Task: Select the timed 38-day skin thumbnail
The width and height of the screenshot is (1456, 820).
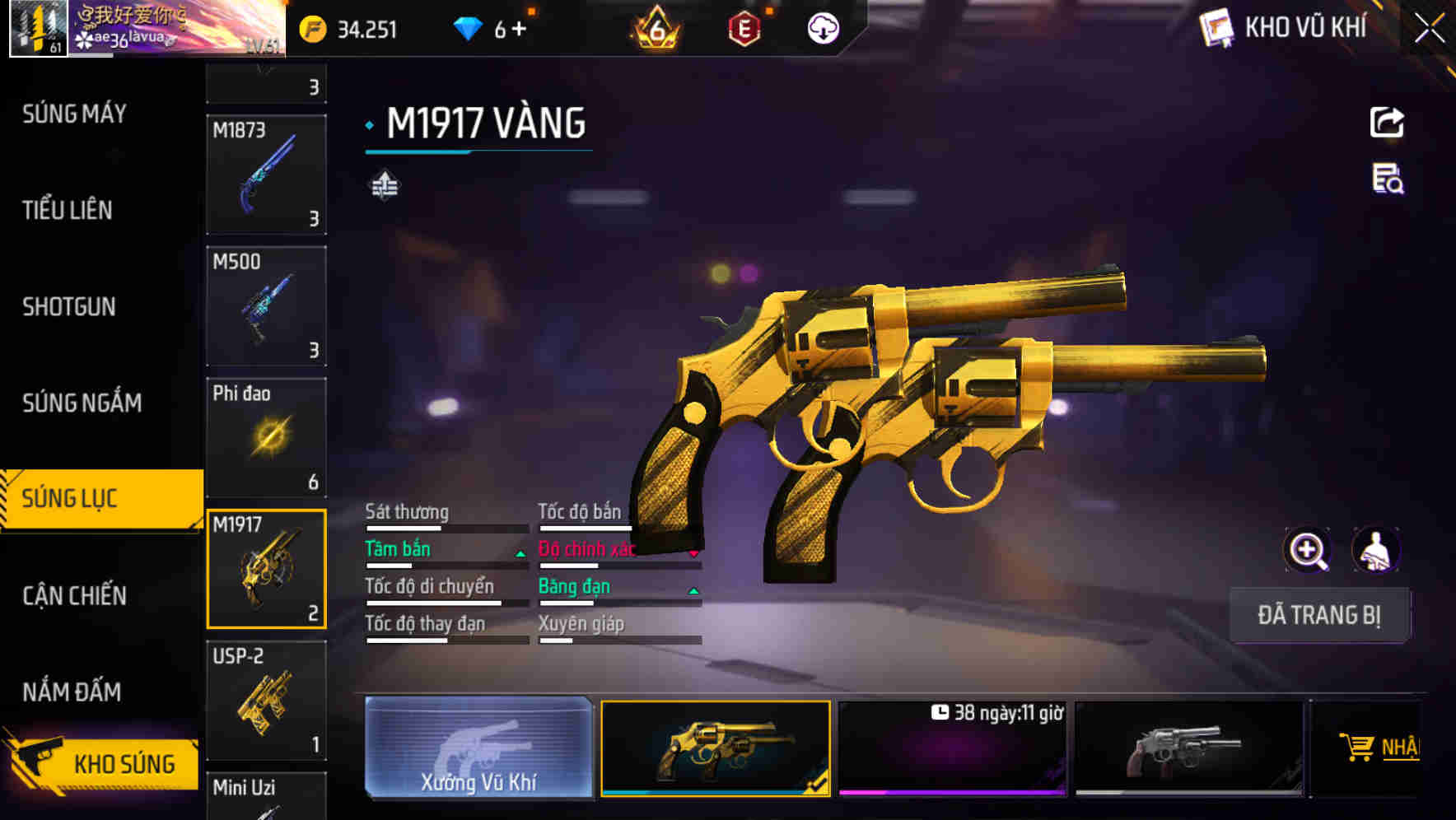Action: (952, 748)
